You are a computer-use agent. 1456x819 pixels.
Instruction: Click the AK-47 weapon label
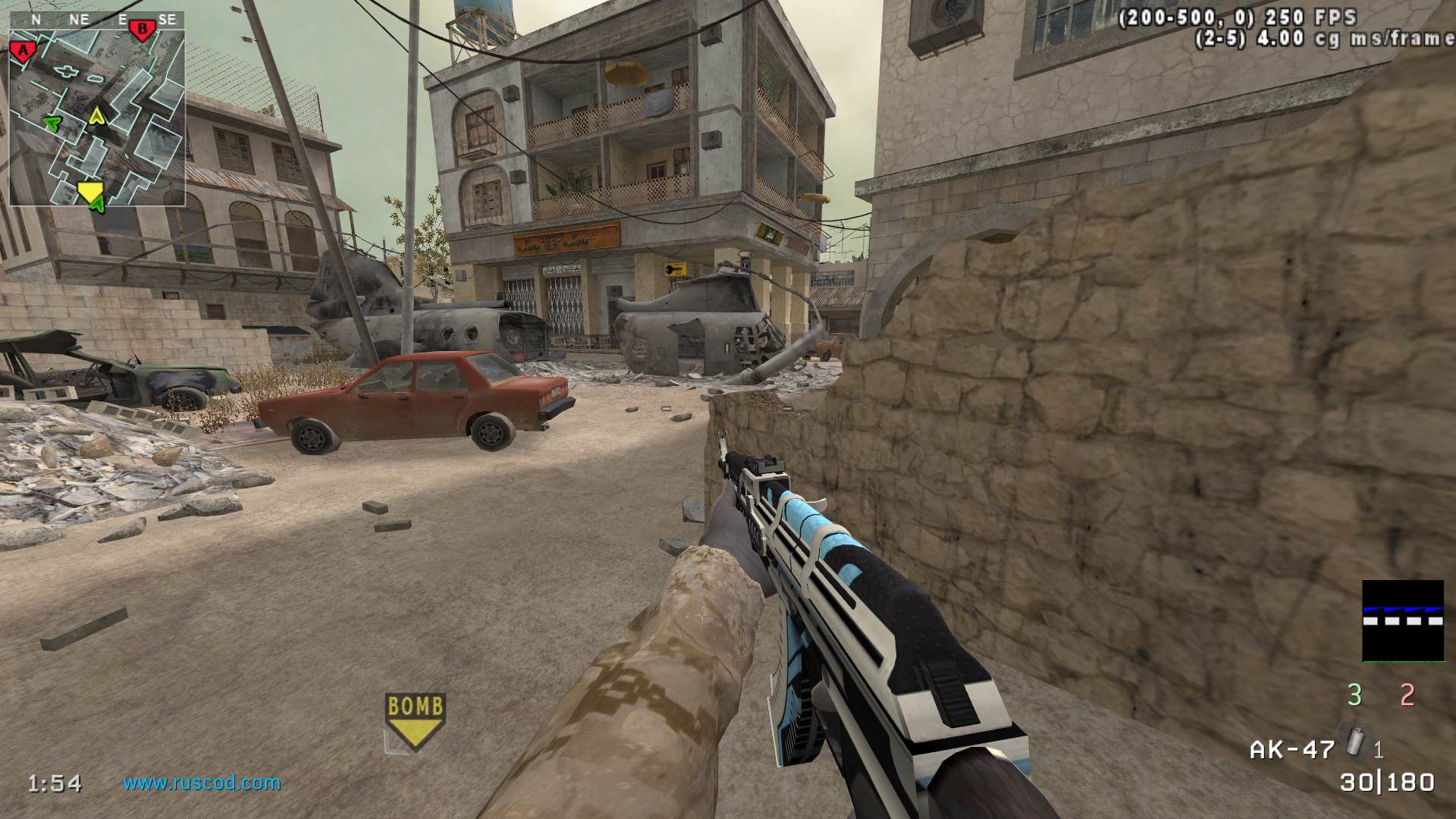click(1292, 750)
